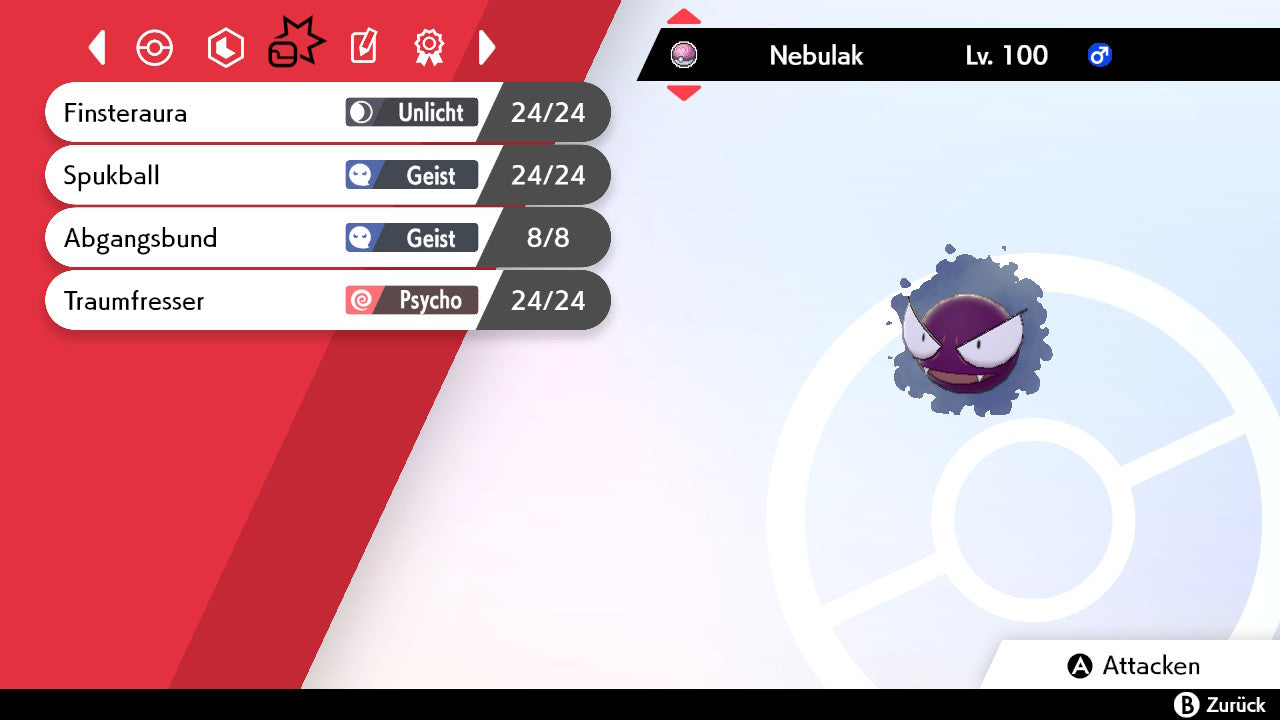Open the Poké Ball summary info tab icon
The image size is (1280, 720).
click(x=155, y=47)
